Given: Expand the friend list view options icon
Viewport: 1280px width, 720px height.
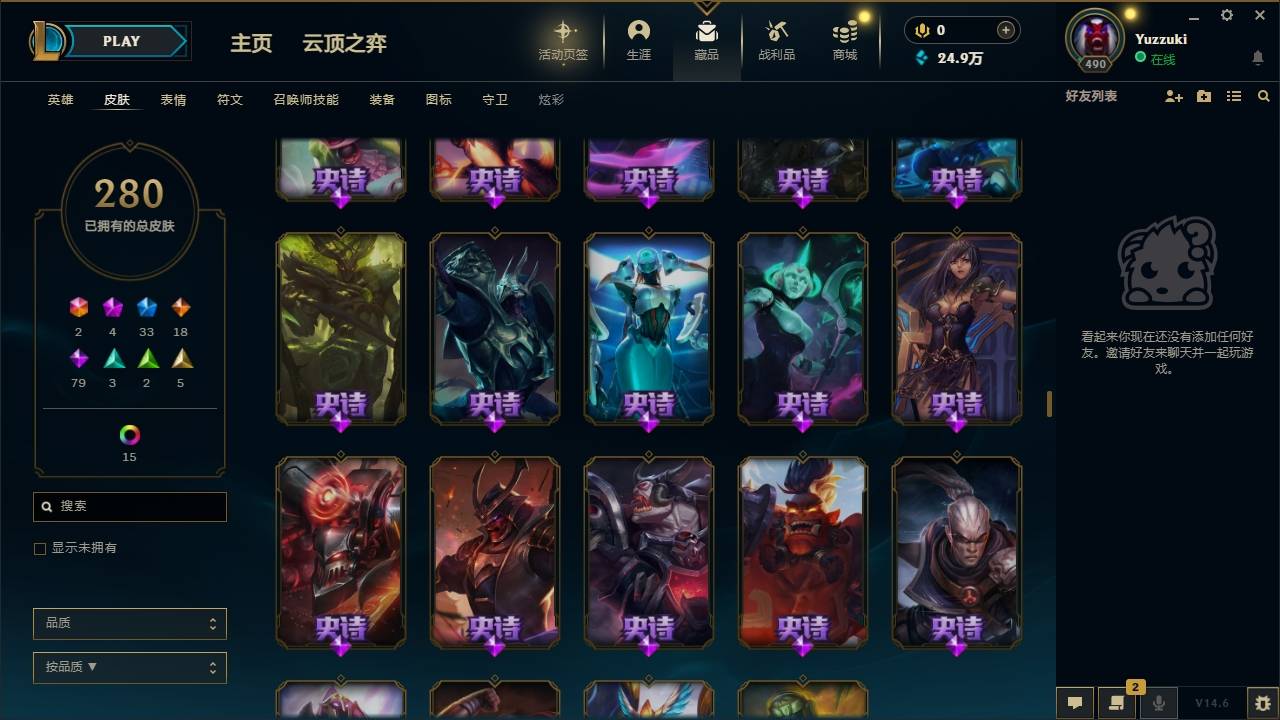Looking at the screenshot, I should click(1234, 96).
